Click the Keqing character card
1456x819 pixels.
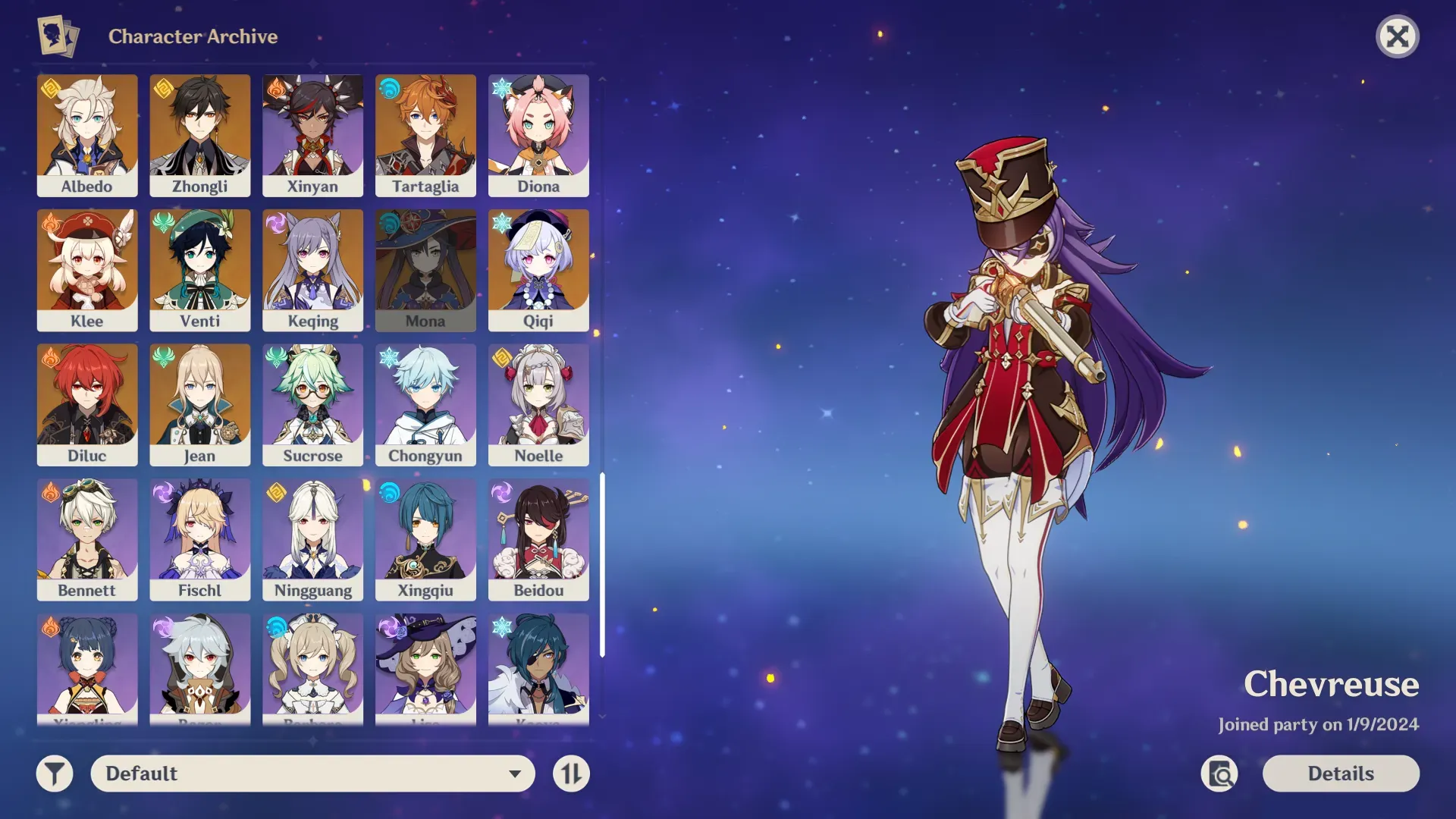[312, 270]
